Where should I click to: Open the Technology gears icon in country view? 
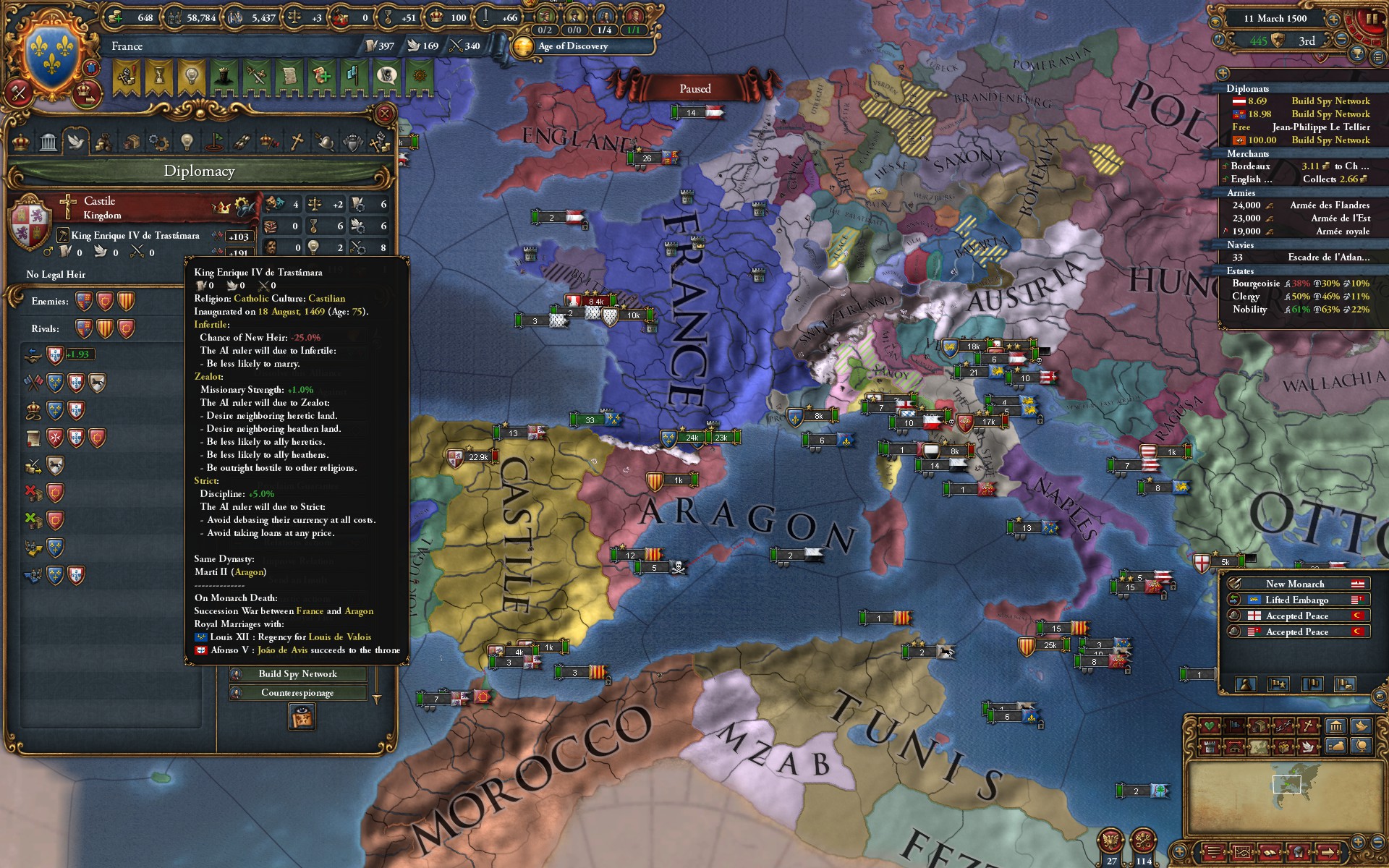[x=159, y=141]
